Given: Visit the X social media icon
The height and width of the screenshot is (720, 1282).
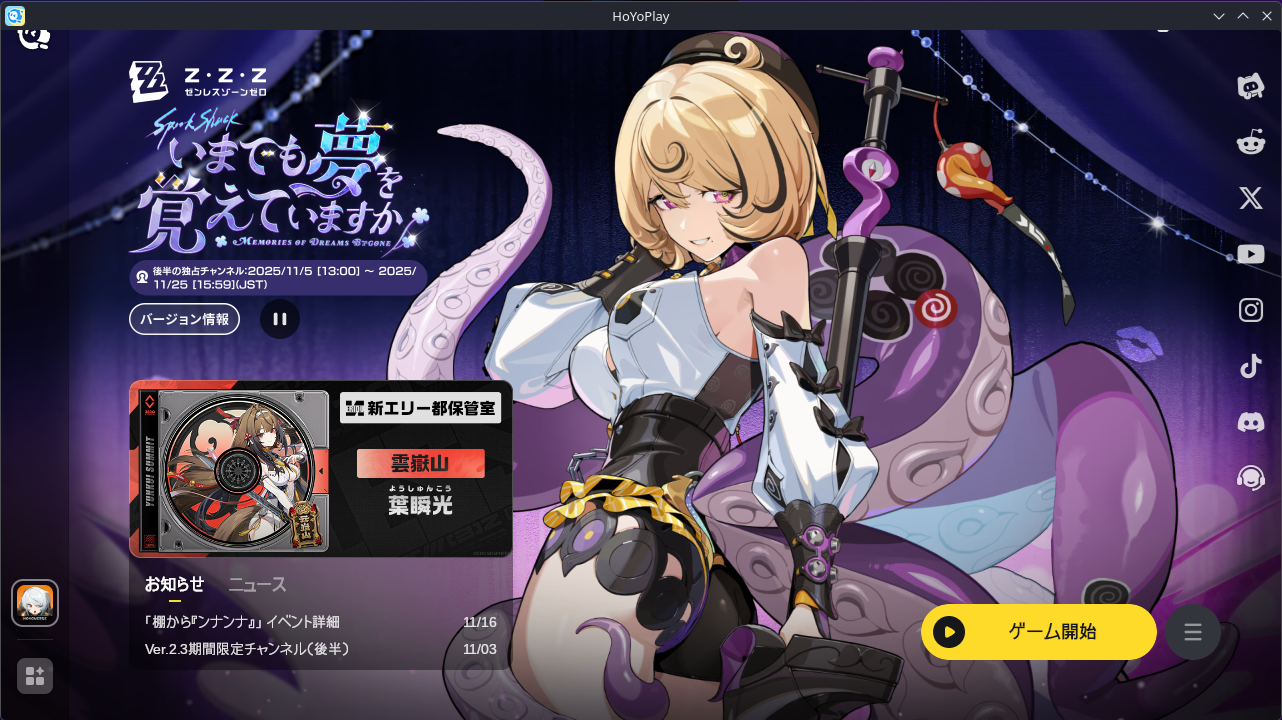Looking at the screenshot, I should [x=1250, y=198].
